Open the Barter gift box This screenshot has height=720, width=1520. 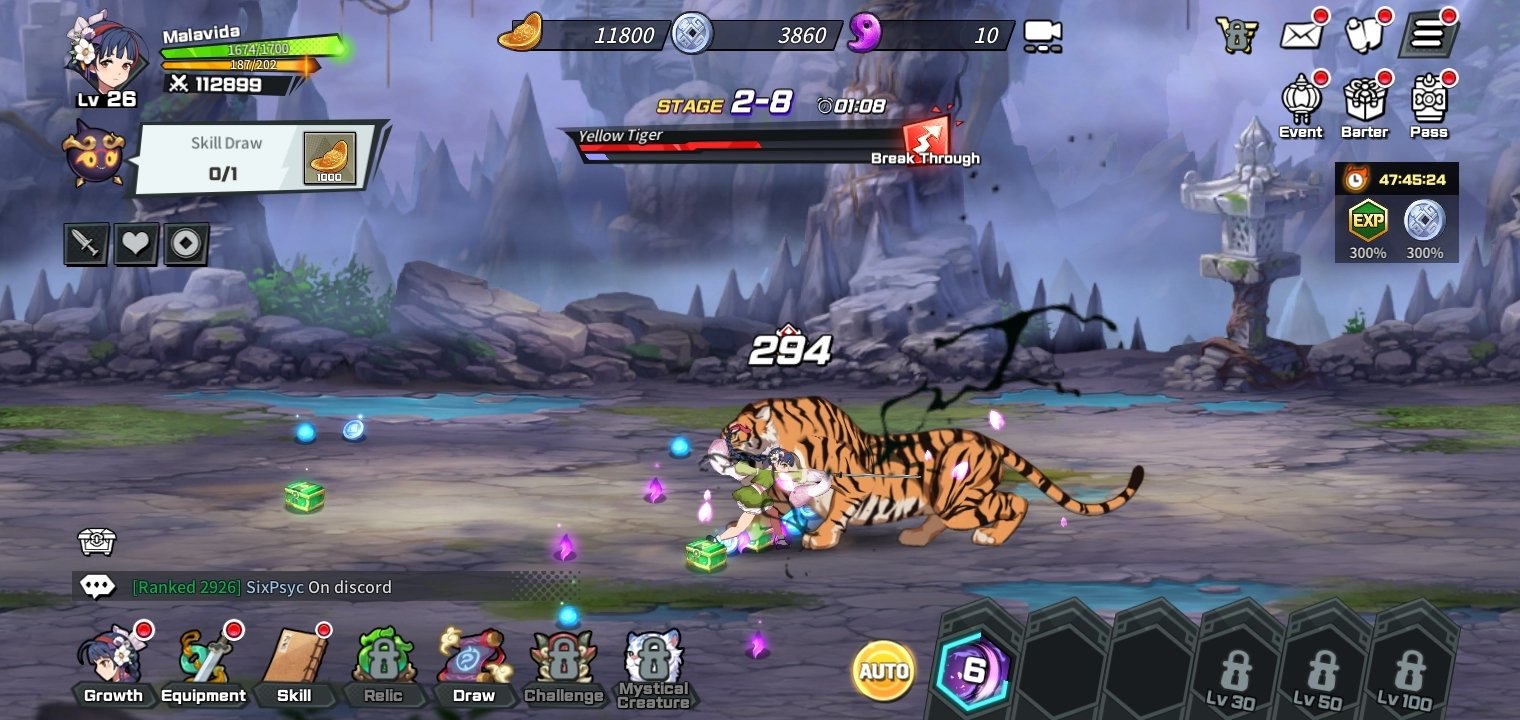(x=1365, y=105)
